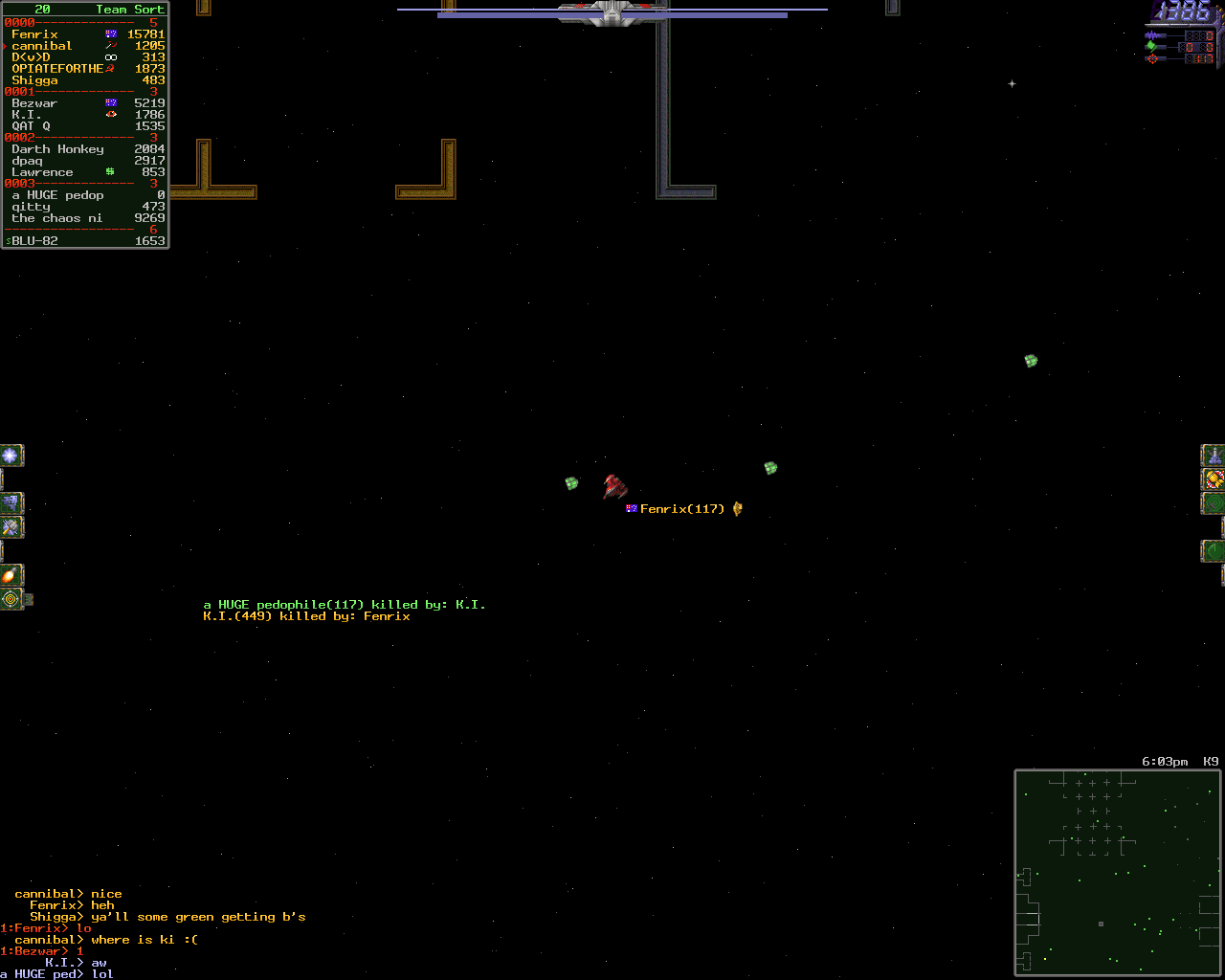The height and width of the screenshot is (980, 1225).
Task: Fire the flaming rocket icon
Action: tap(11, 575)
